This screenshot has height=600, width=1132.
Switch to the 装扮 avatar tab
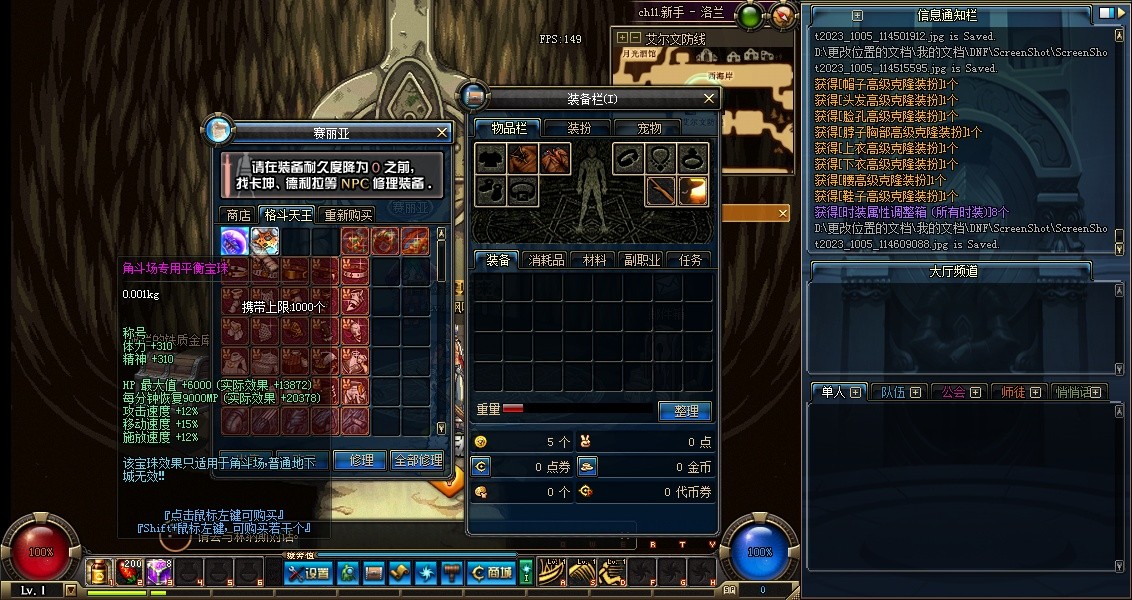(579, 128)
